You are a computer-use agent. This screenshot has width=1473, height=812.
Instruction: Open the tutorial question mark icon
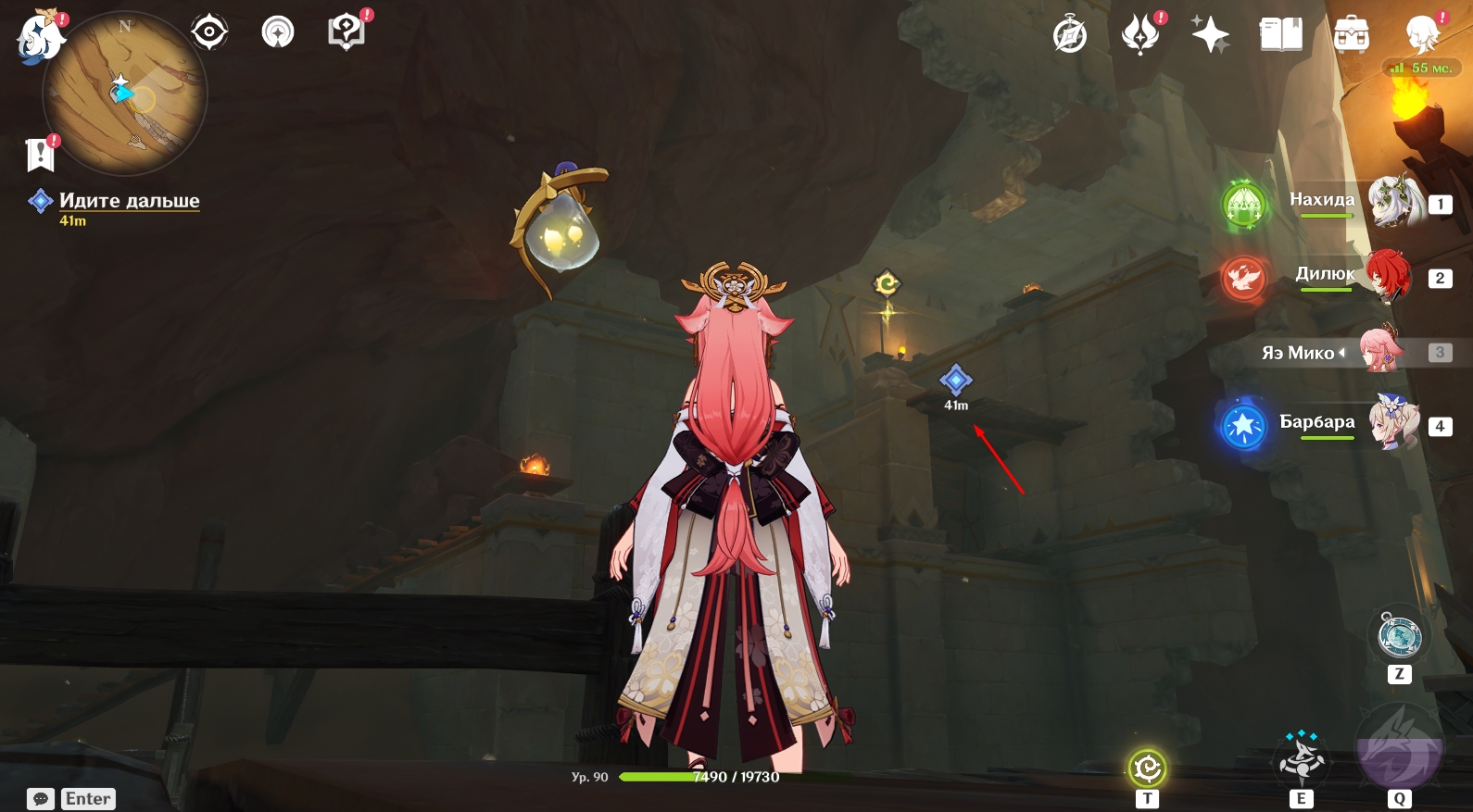[346, 32]
